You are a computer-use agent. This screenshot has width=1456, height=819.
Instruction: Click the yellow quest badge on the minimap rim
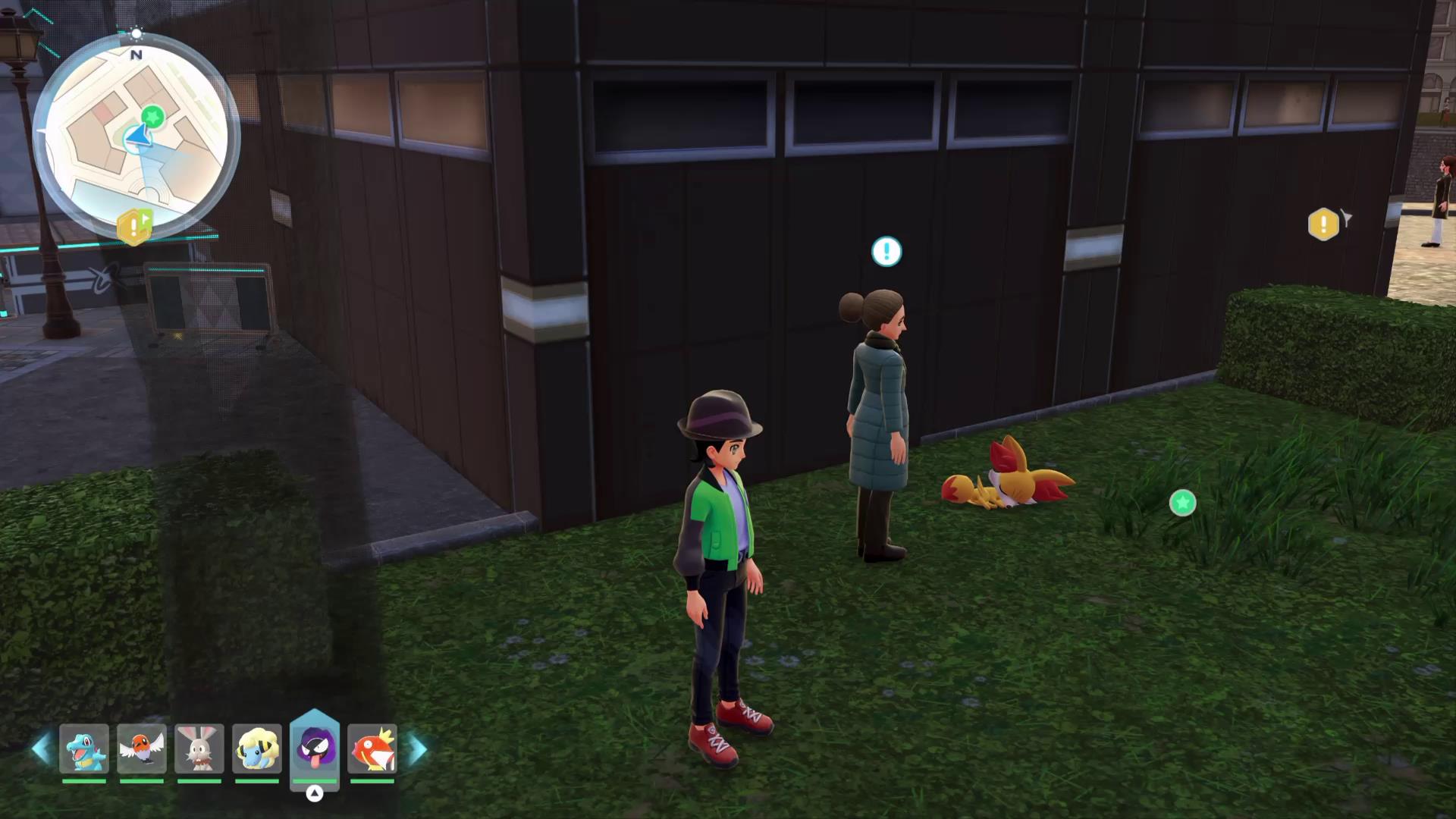tap(134, 226)
